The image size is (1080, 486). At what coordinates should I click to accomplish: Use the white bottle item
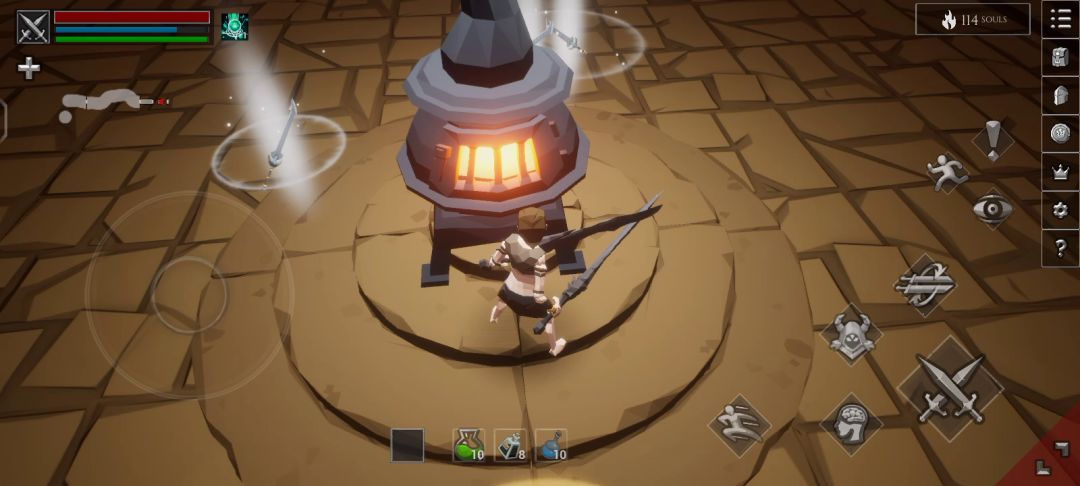510,445
